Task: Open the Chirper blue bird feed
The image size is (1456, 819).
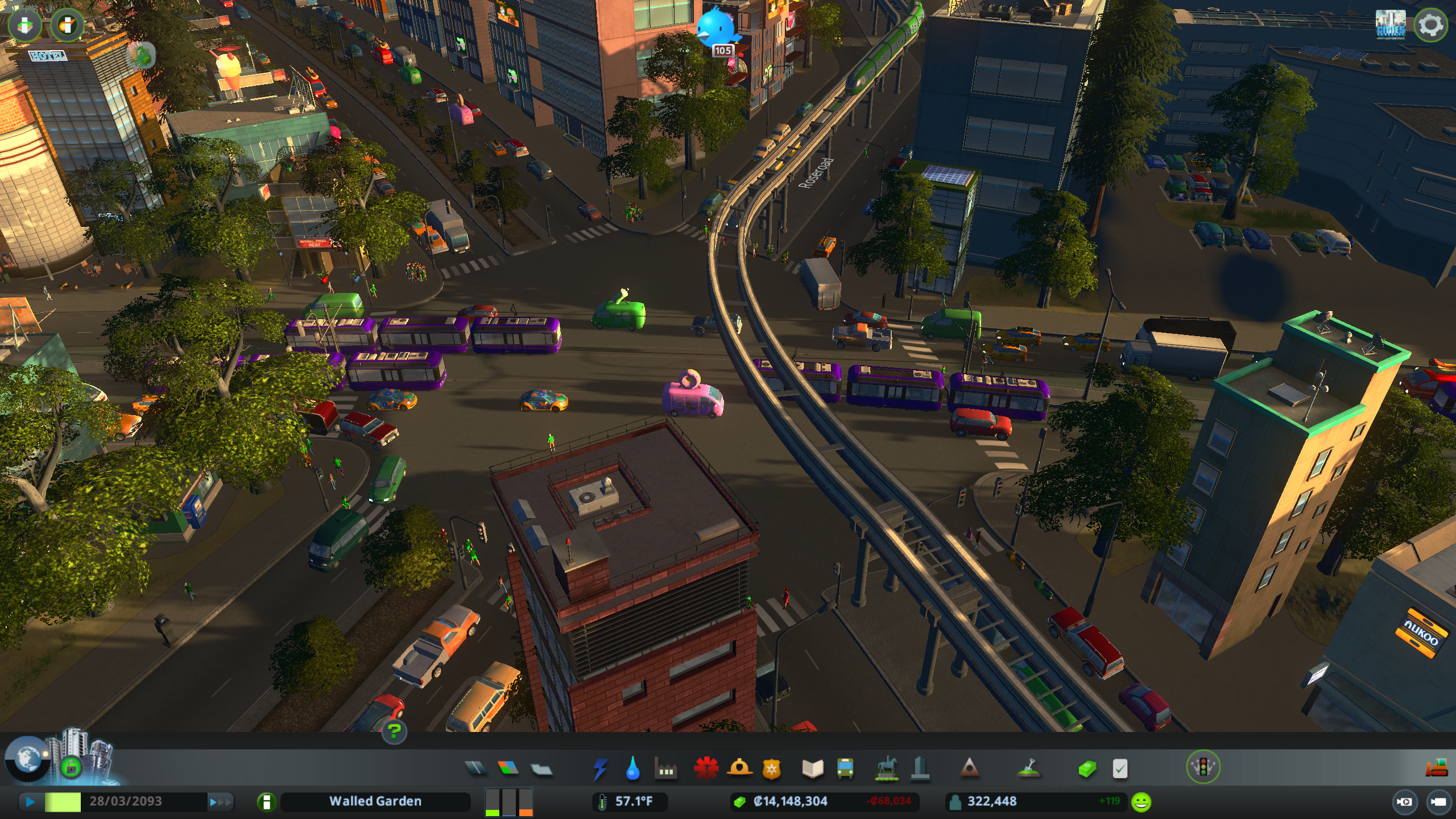Action: [718, 27]
